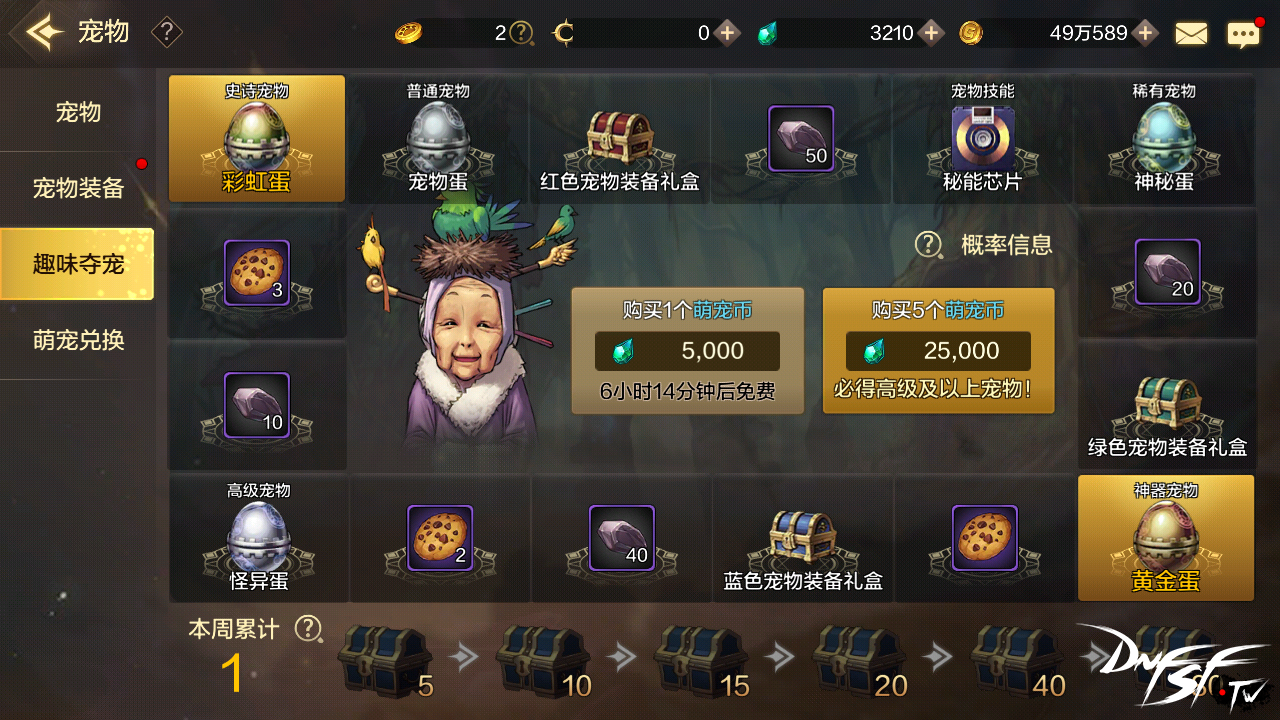Add gold coins with the plus button
Screen dimensions: 1280x720
point(1145,33)
